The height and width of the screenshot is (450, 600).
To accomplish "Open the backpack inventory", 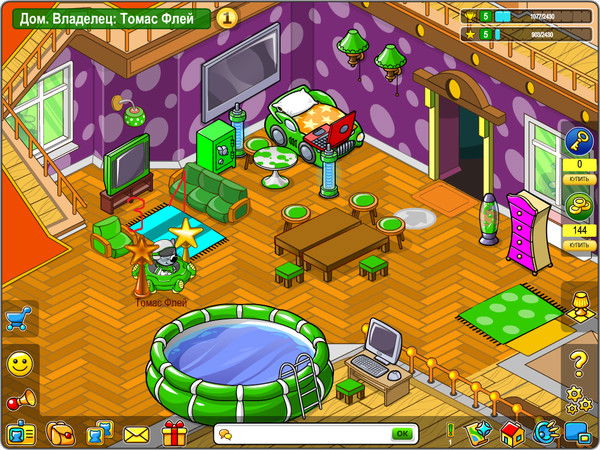I will coord(59,434).
